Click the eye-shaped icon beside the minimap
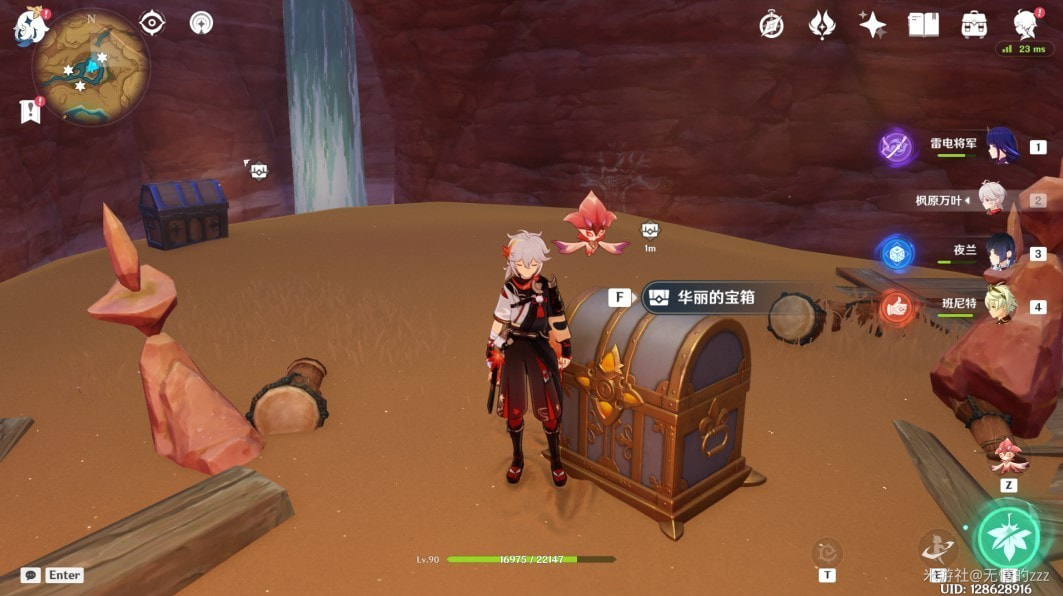The width and height of the screenshot is (1063, 596). pyautogui.click(x=152, y=23)
